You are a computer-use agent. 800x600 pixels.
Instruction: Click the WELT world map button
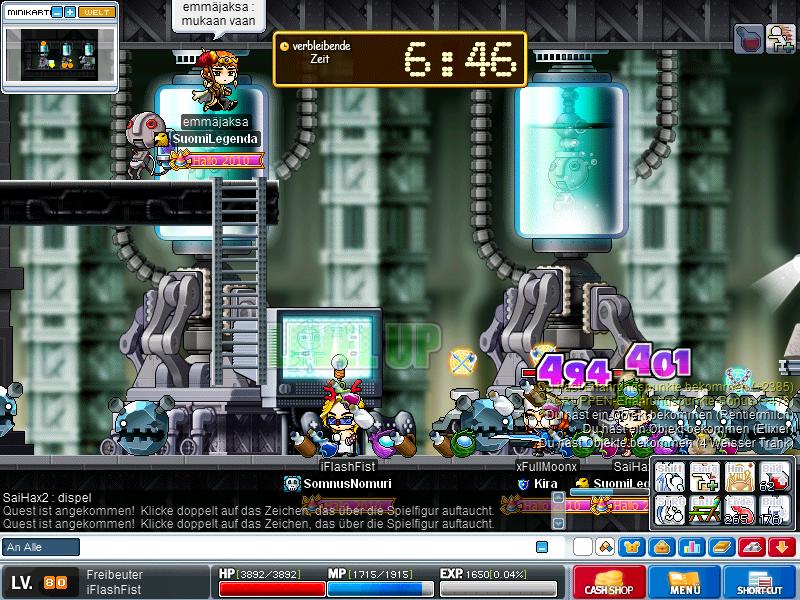pyautogui.click(x=97, y=12)
